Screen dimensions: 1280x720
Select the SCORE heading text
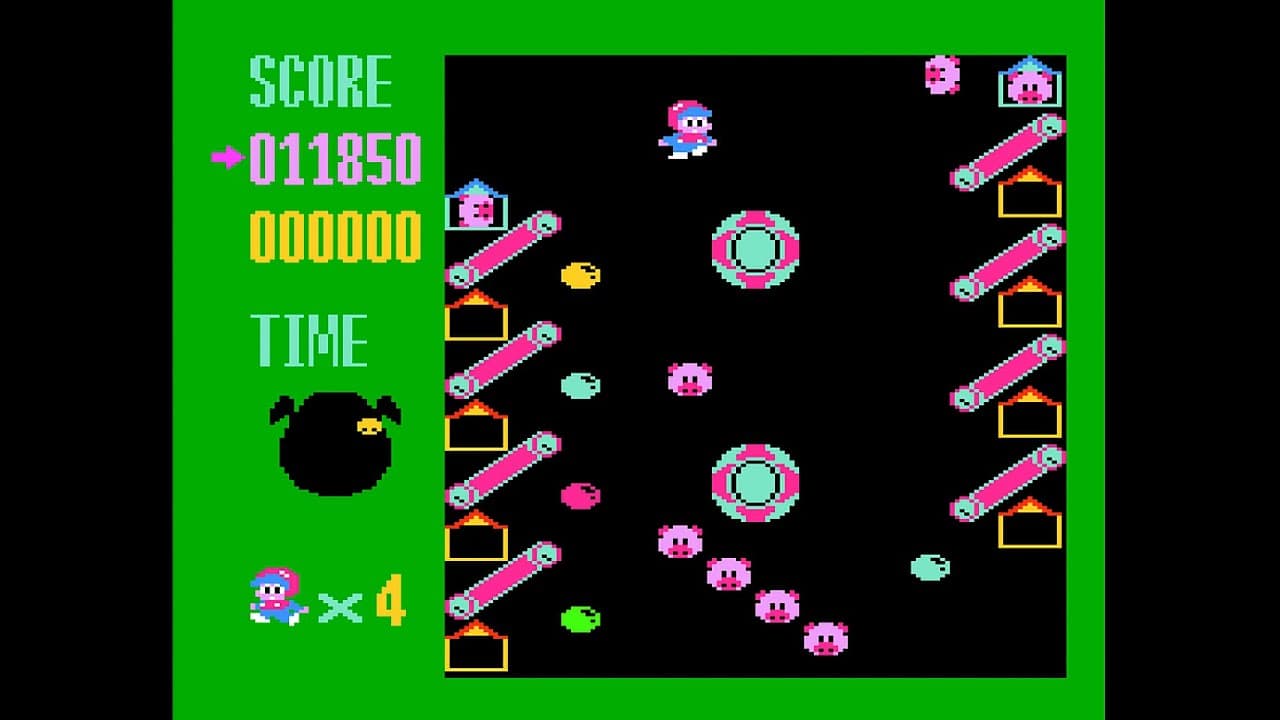tap(320, 80)
